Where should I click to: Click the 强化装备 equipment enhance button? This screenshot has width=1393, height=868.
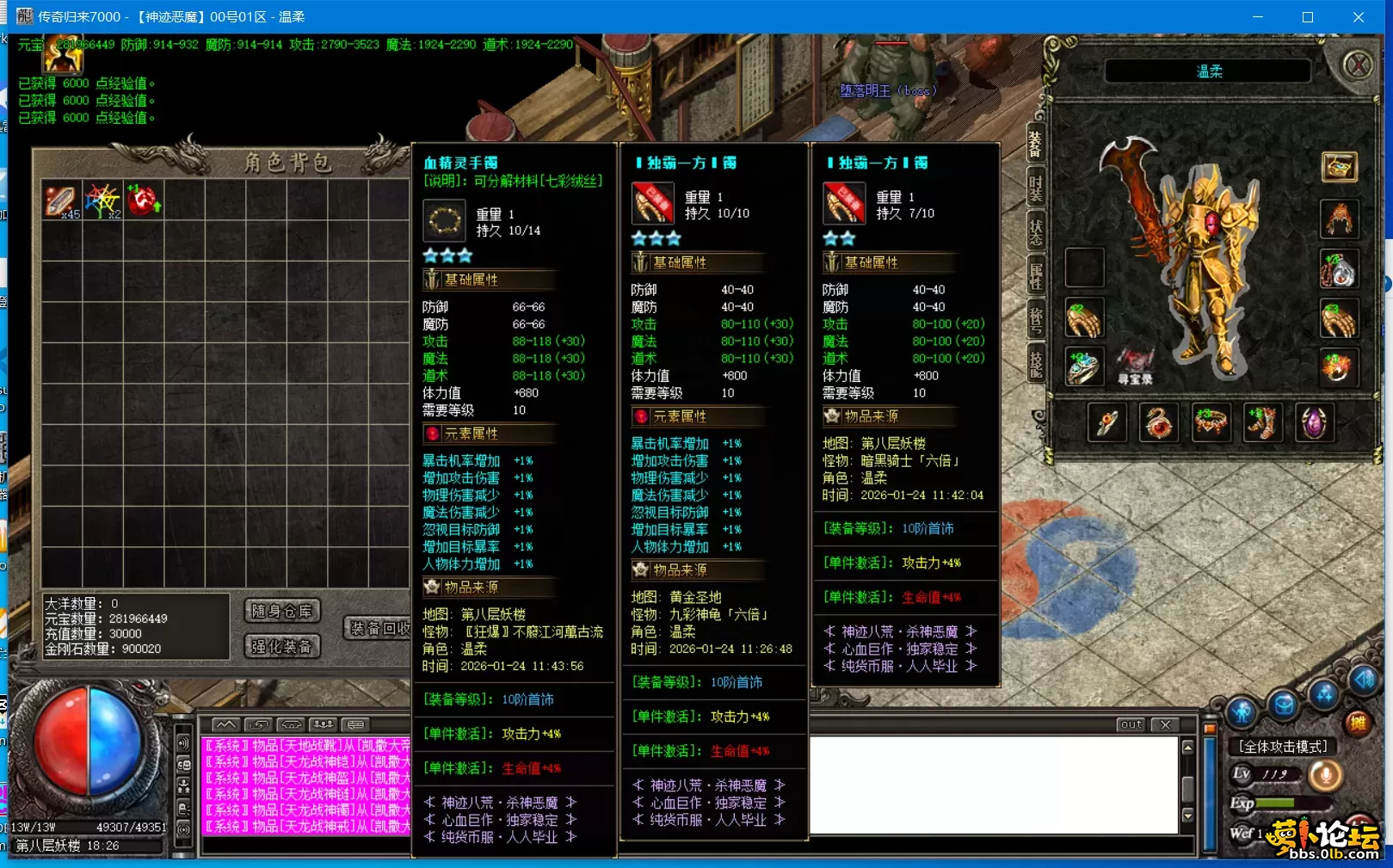click(281, 646)
